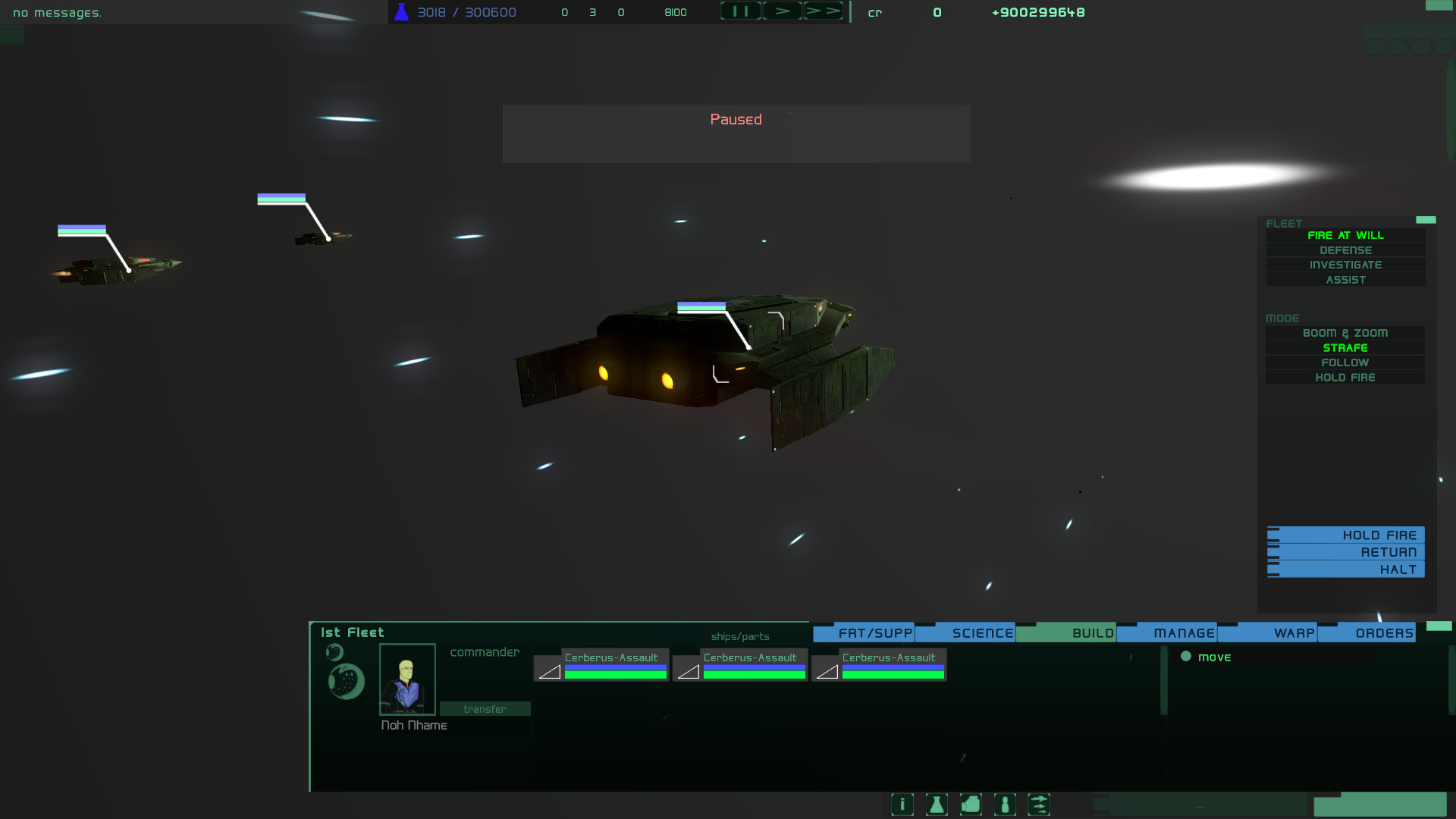This screenshot has height=819, width=1456.
Task: Open the MANAGE section
Action: click(x=1184, y=632)
